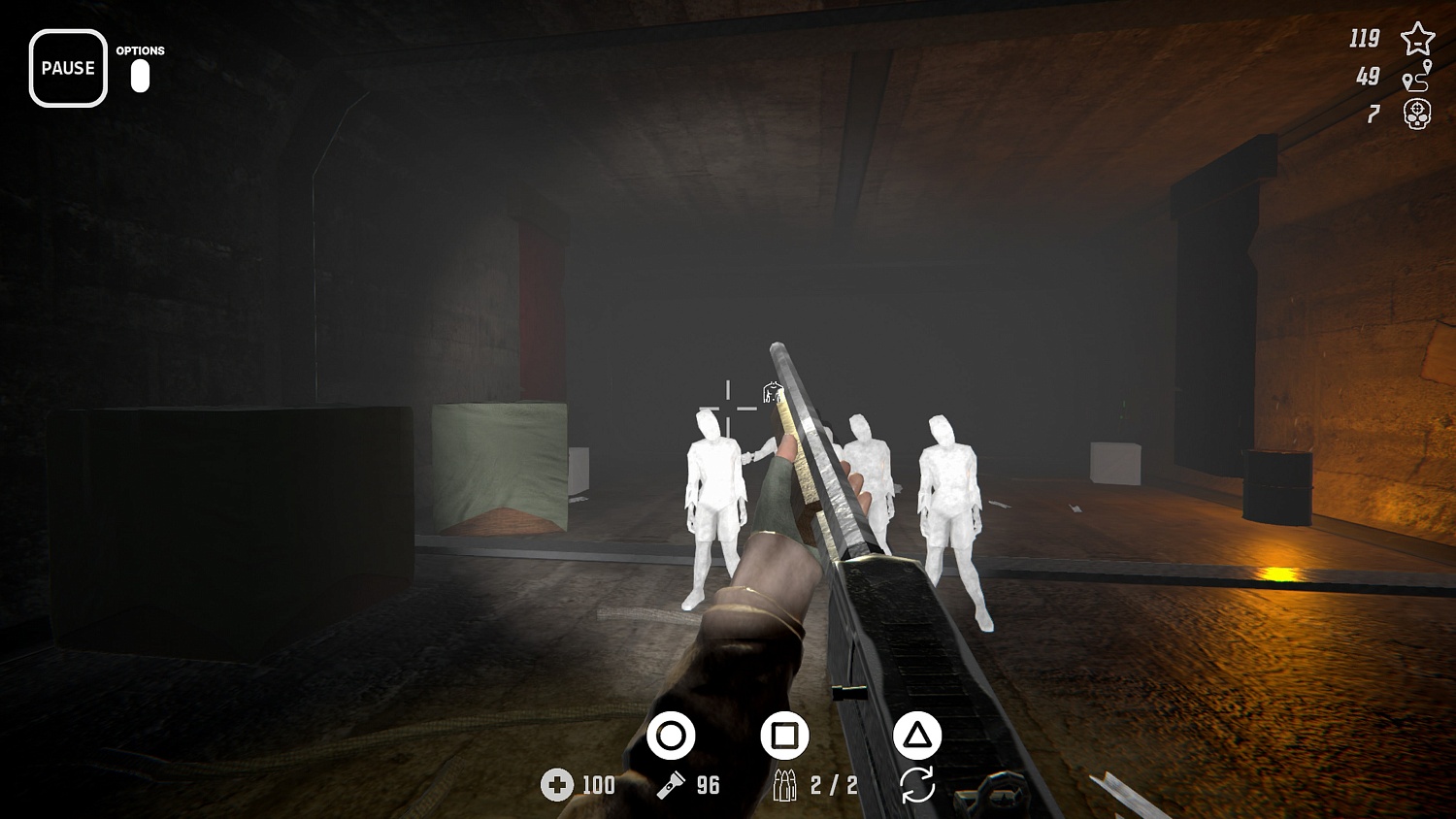The image size is (1456, 819).
Task: Open the PAUSE menu
Action: tap(68, 68)
